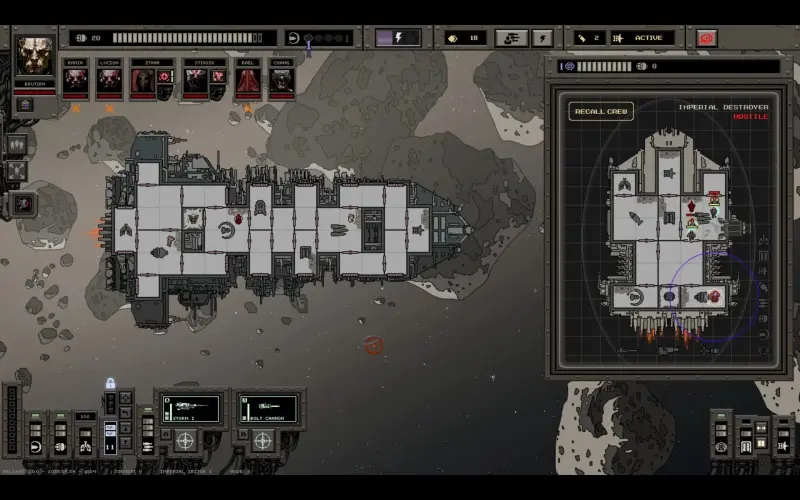Click the lightning bolt button beside crew list
Viewport: 800px width, 500px height.
point(542,38)
